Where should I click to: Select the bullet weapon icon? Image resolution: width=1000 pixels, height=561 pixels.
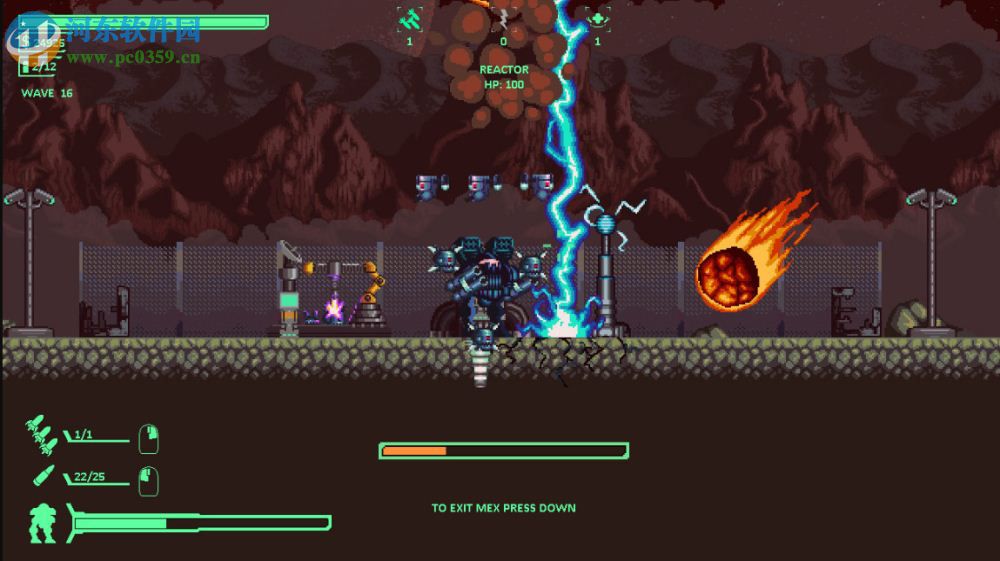pos(44,476)
